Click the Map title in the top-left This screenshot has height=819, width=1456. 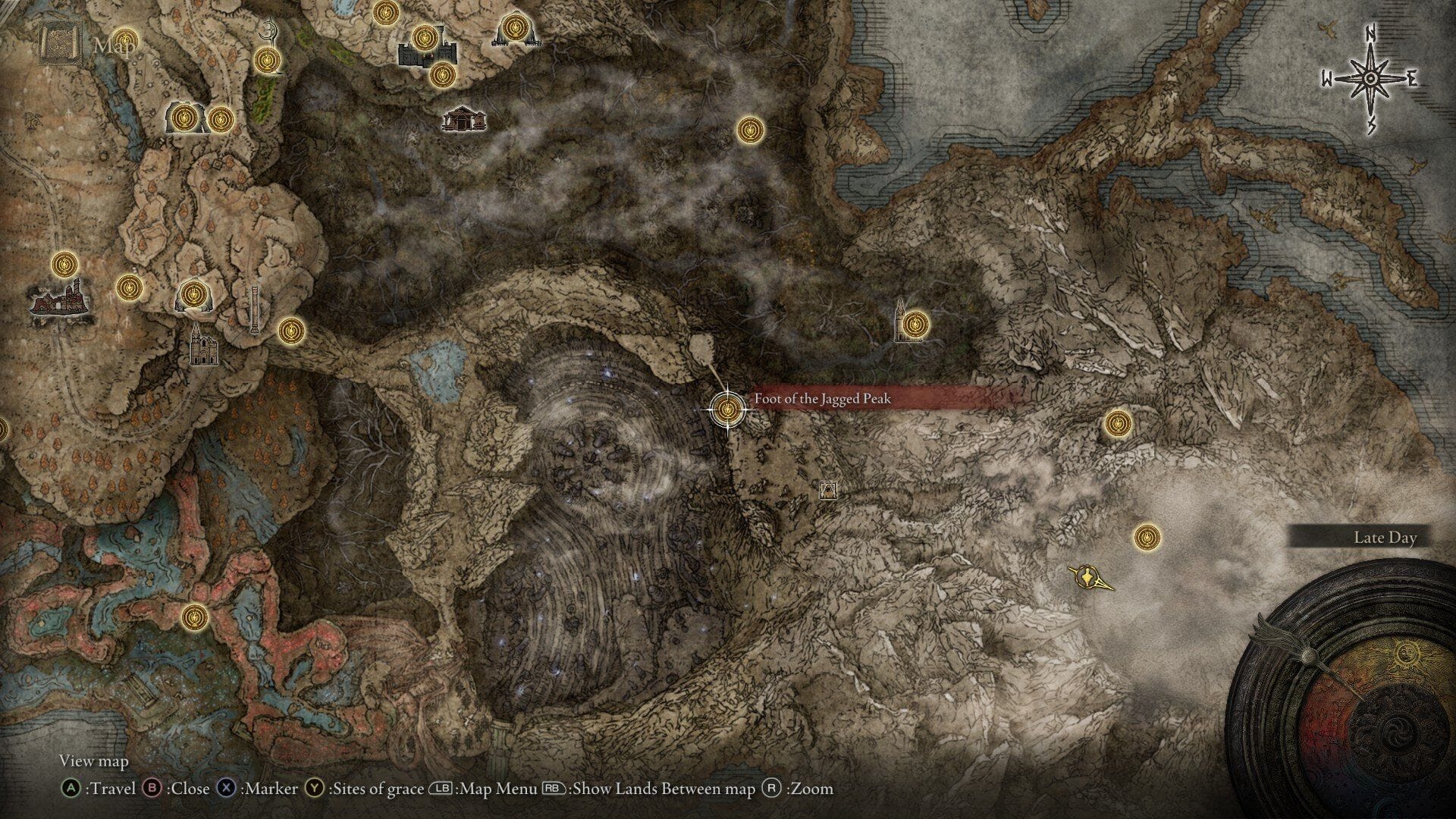(x=111, y=44)
